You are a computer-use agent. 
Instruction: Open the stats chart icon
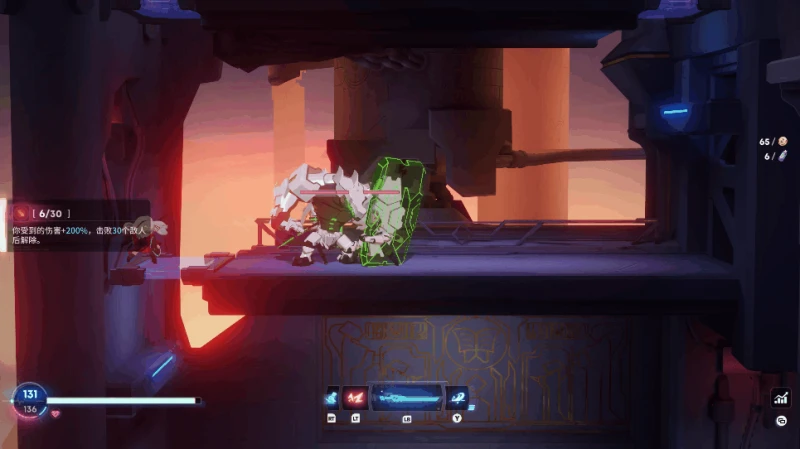pyautogui.click(x=780, y=398)
